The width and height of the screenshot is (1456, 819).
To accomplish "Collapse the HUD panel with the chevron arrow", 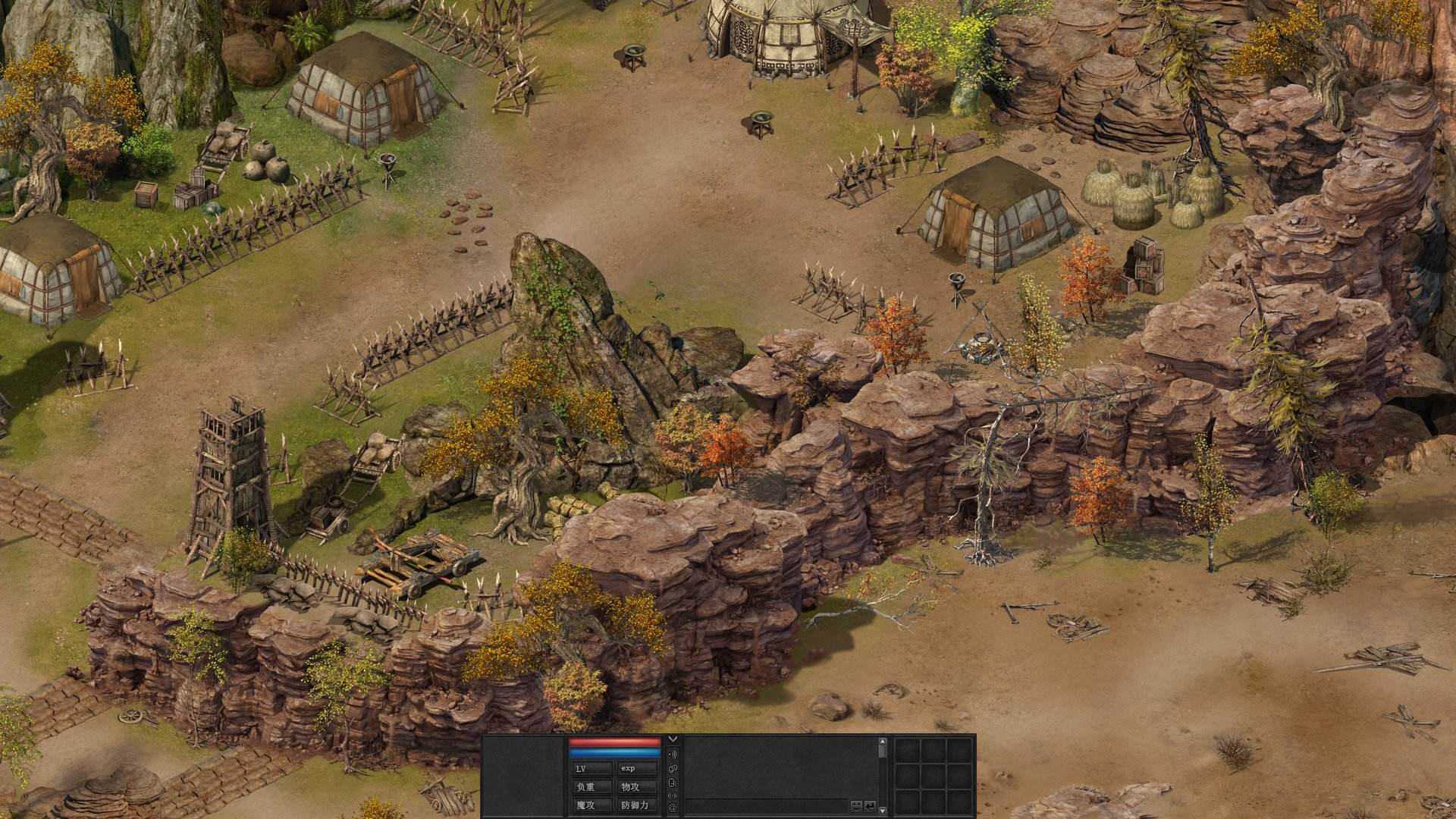I will pos(673,739).
